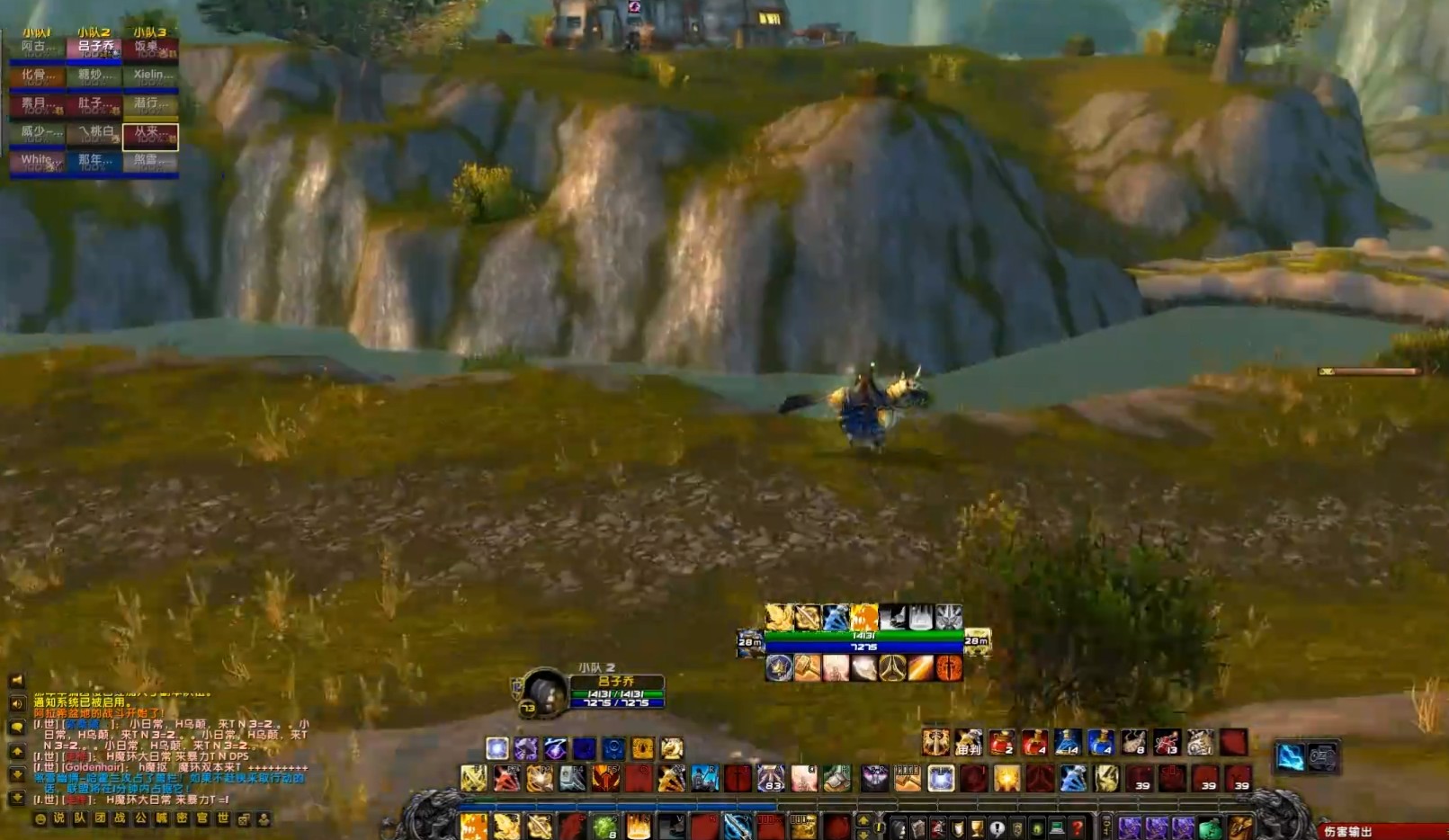
Task: Switch chat to the 说 (say) channel
Action: (59, 818)
